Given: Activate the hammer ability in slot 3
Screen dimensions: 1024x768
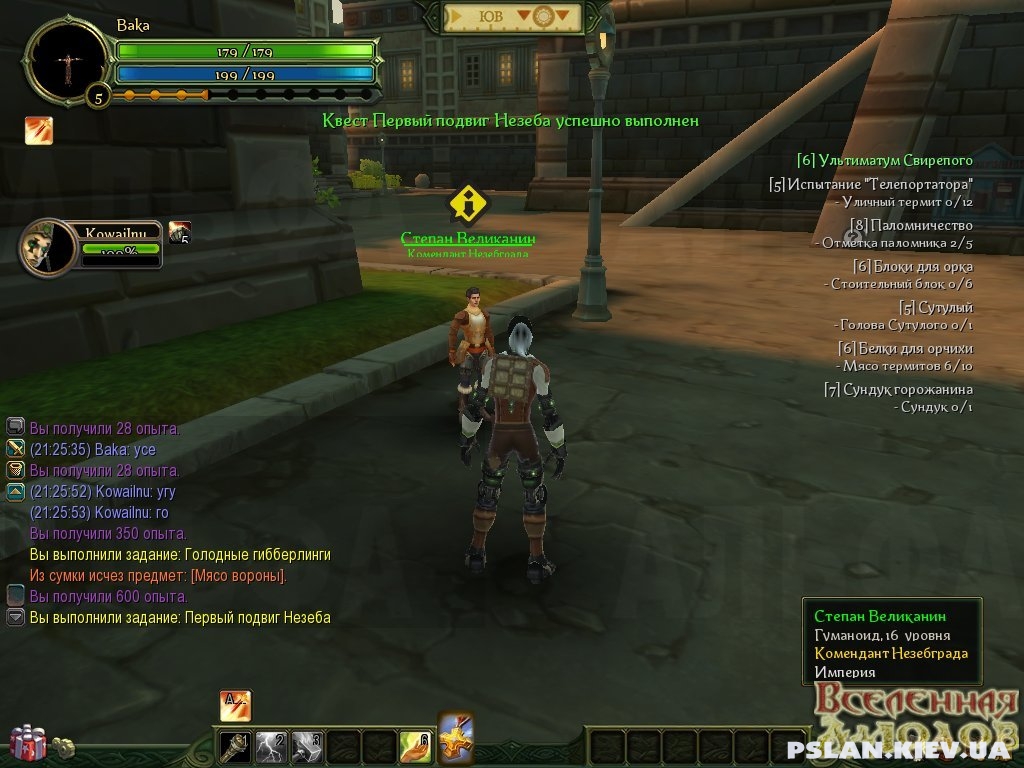Looking at the screenshot, I should [307, 746].
